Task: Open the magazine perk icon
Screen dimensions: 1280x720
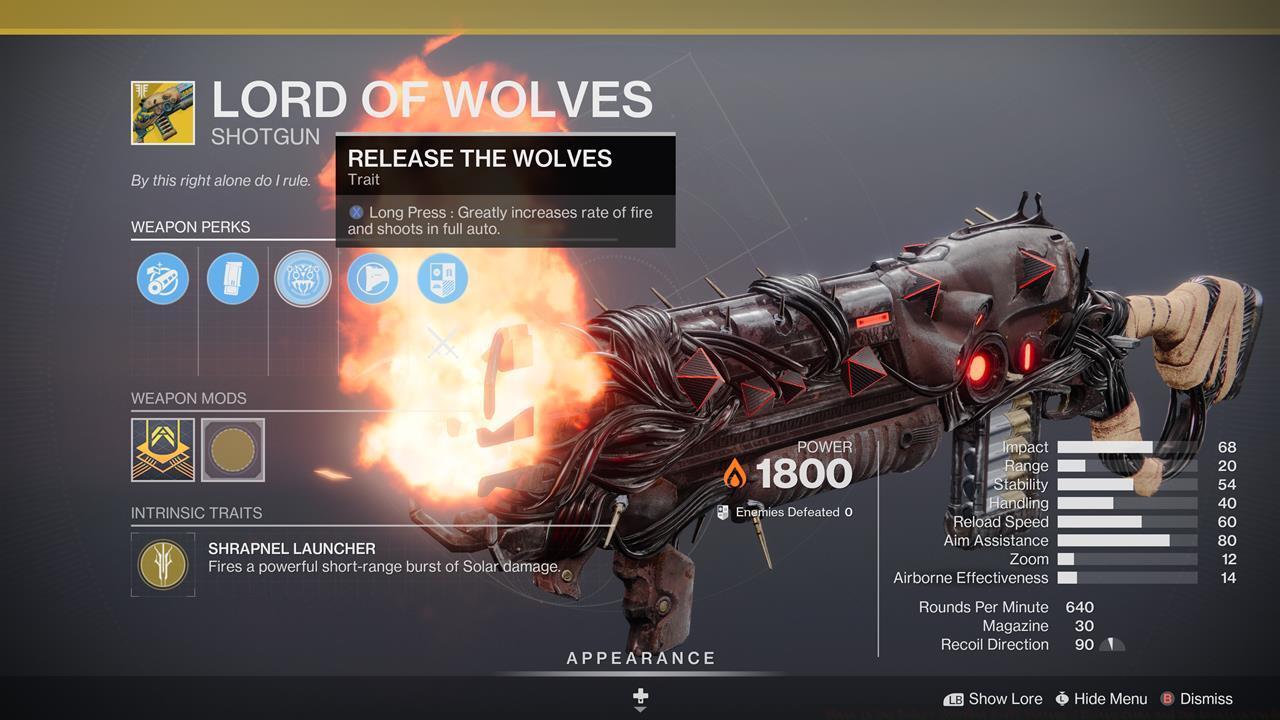Action: pyautogui.click(x=232, y=279)
